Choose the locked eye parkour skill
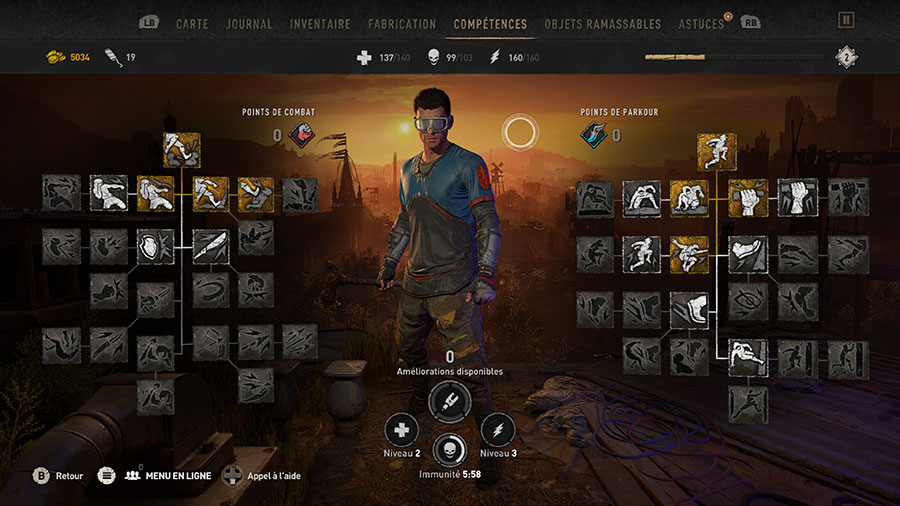 point(747,302)
